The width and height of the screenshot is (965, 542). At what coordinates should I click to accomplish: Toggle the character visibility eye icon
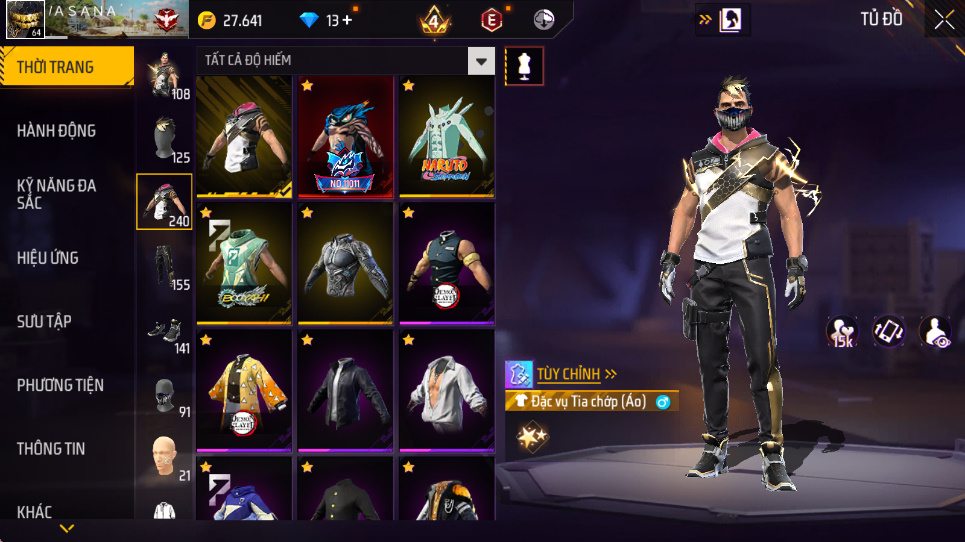click(935, 331)
